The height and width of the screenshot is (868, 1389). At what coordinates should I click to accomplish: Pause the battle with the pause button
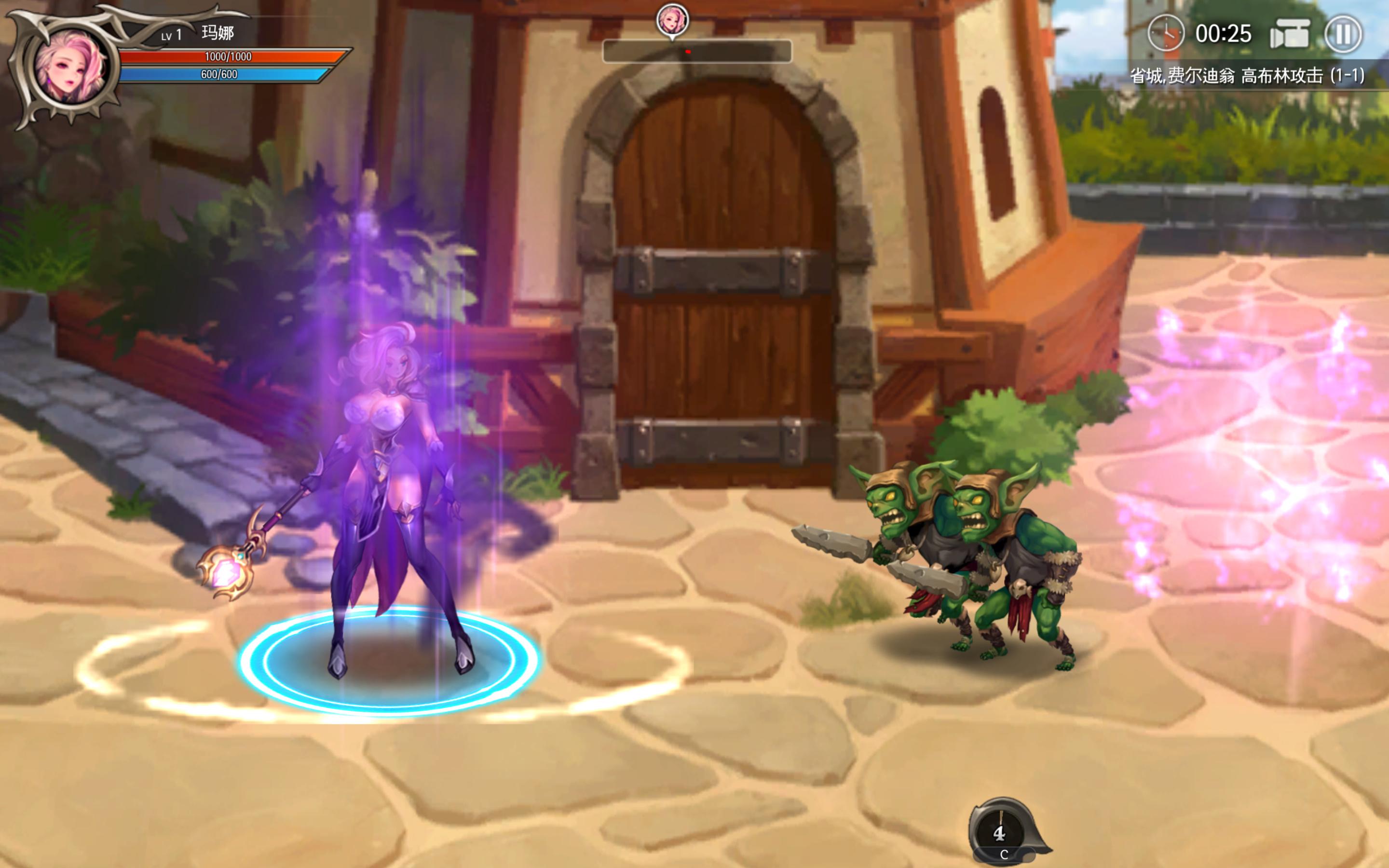(x=1343, y=34)
